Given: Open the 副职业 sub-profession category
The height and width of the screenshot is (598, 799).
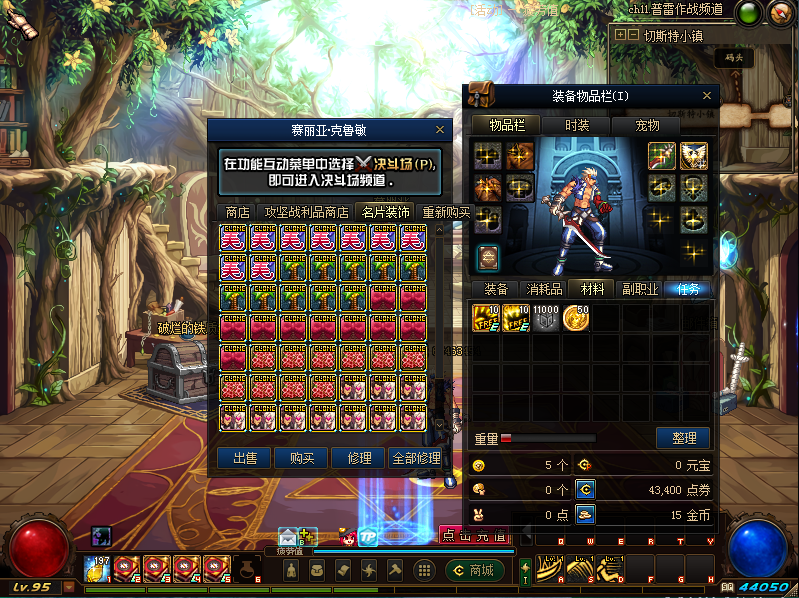Looking at the screenshot, I should pos(640,289).
